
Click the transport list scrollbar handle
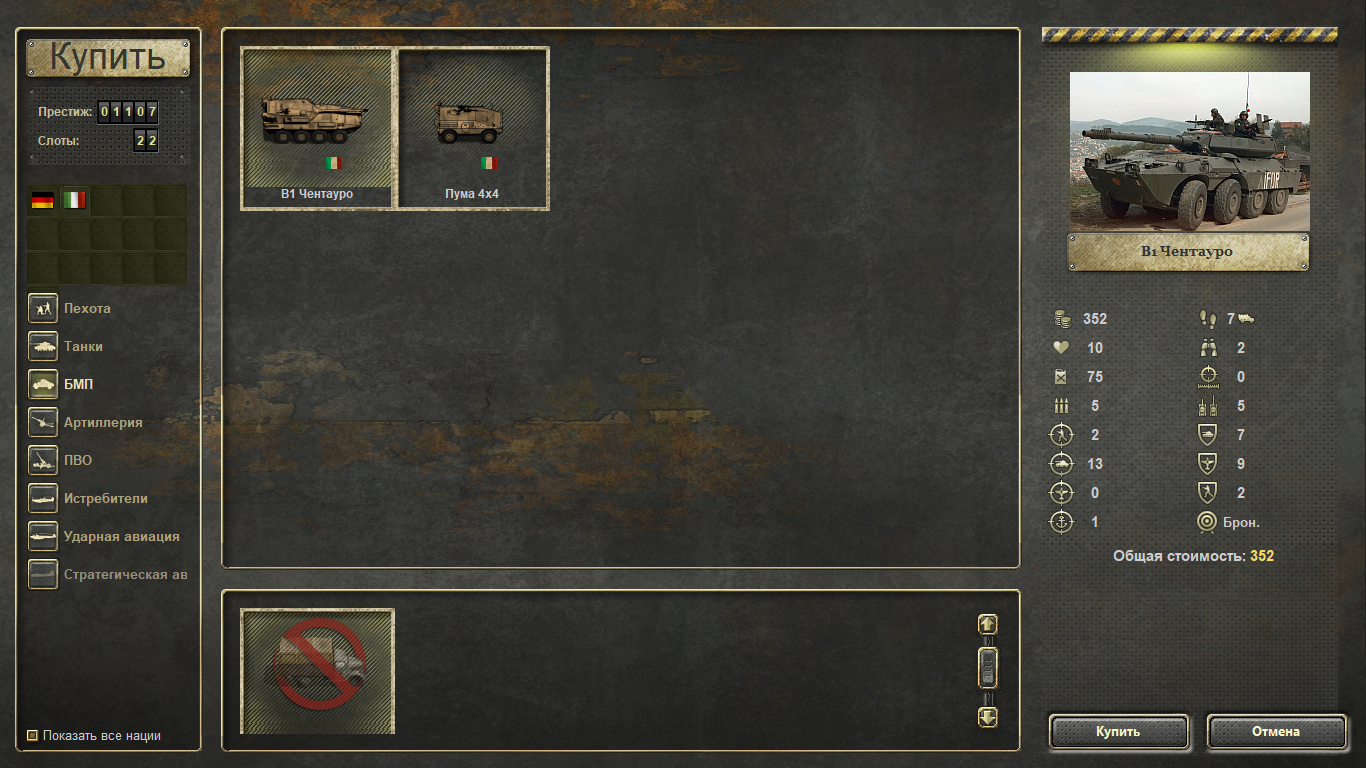(988, 667)
